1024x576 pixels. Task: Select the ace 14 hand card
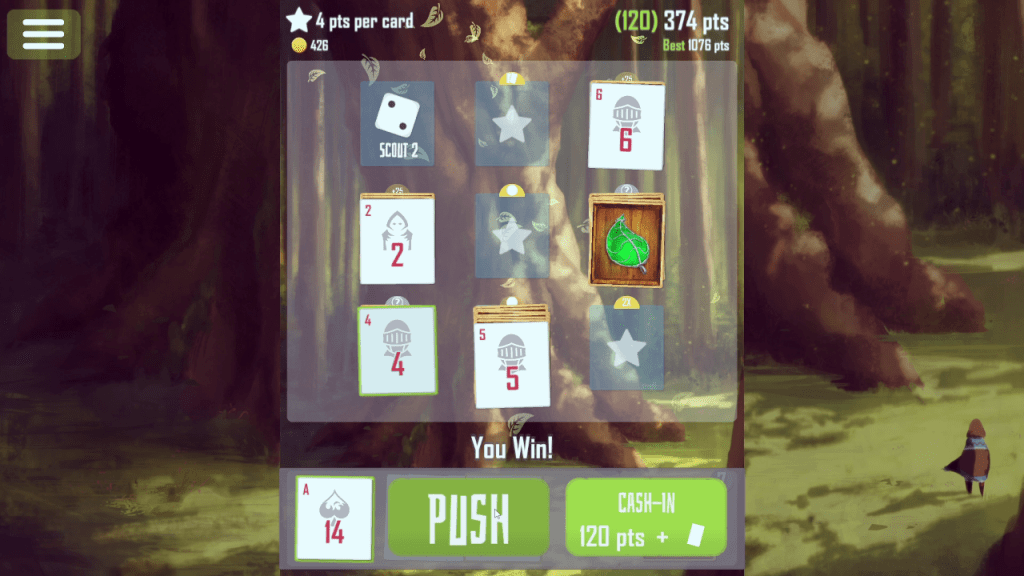(x=335, y=518)
